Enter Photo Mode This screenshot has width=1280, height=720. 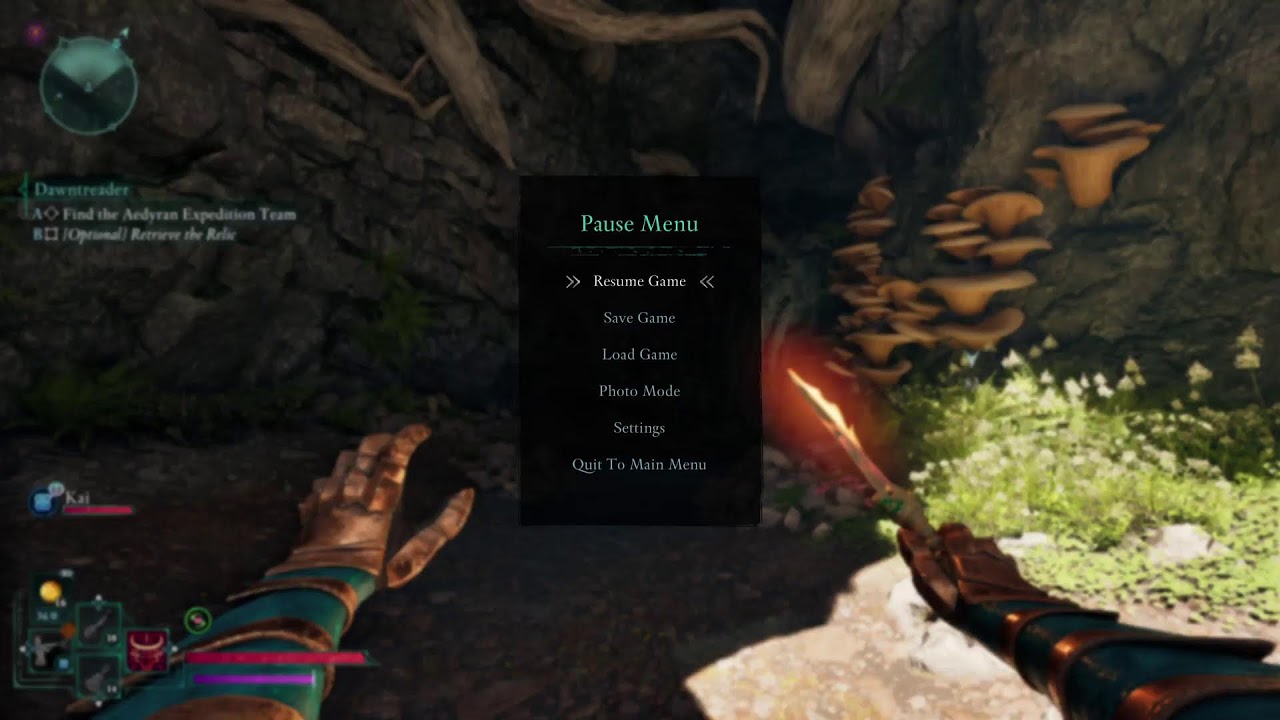tap(639, 391)
